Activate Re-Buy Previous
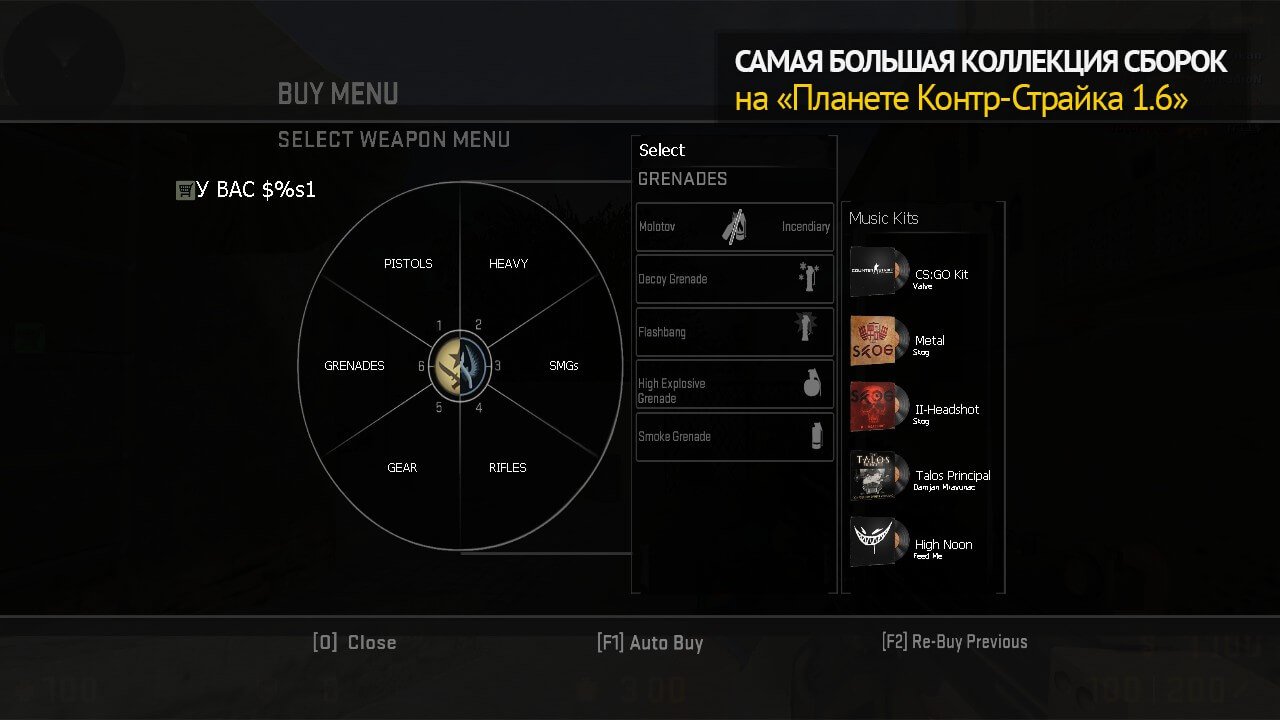Screen dimensions: 1280x720 point(954,642)
